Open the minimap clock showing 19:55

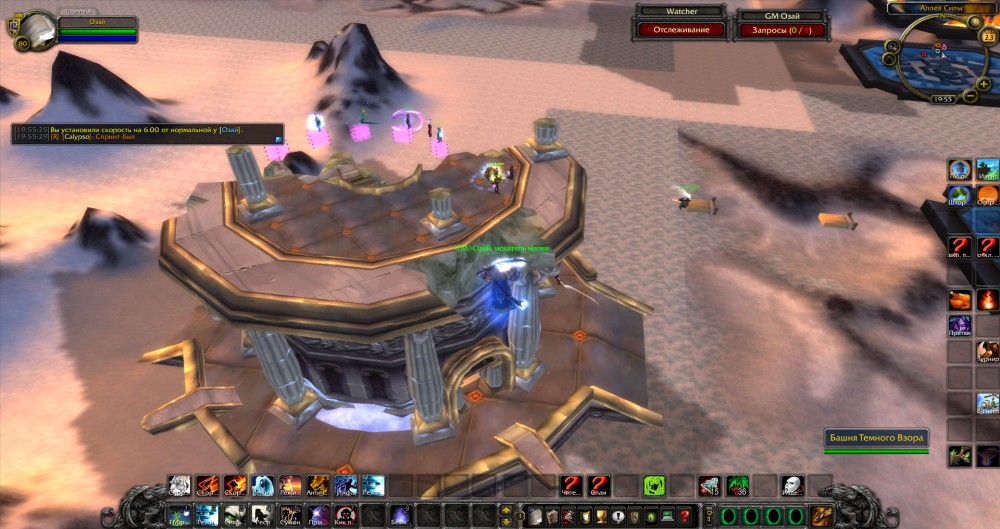point(942,100)
